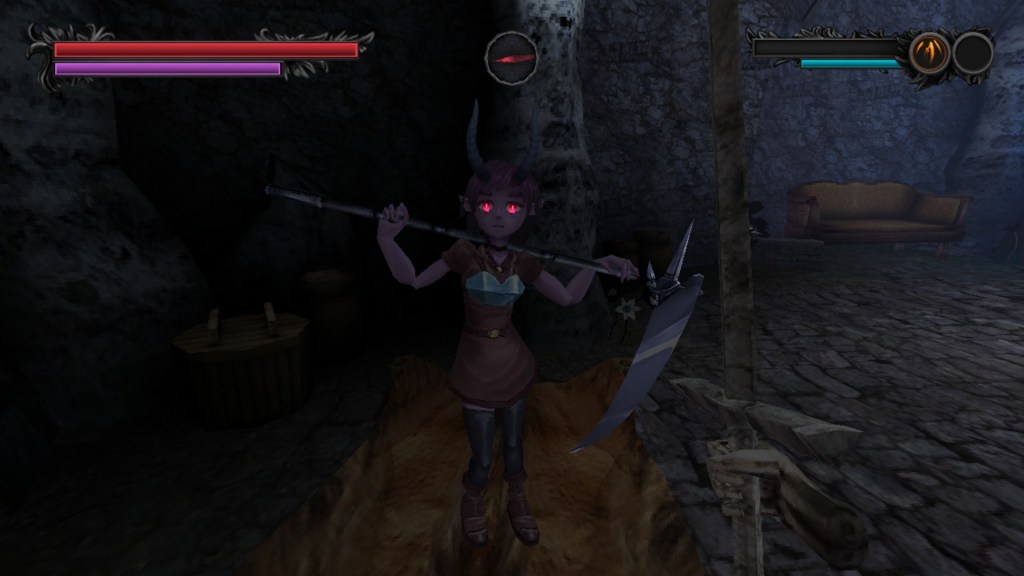The width and height of the screenshot is (1024, 576).
Task: Activate the orange claw ability icon
Action: point(929,53)
